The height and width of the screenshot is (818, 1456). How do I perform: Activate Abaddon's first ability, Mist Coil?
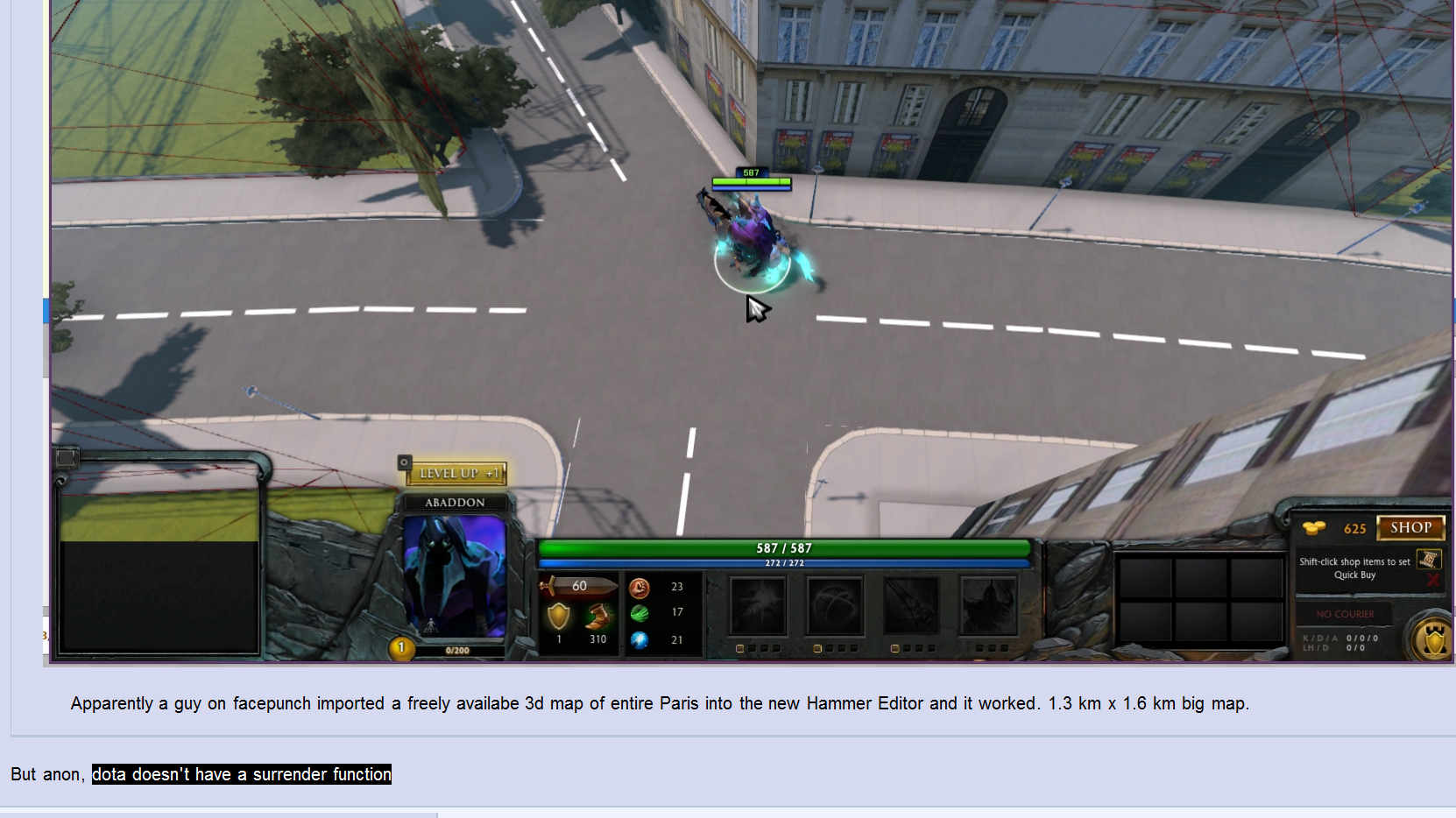tap(759, 605)
